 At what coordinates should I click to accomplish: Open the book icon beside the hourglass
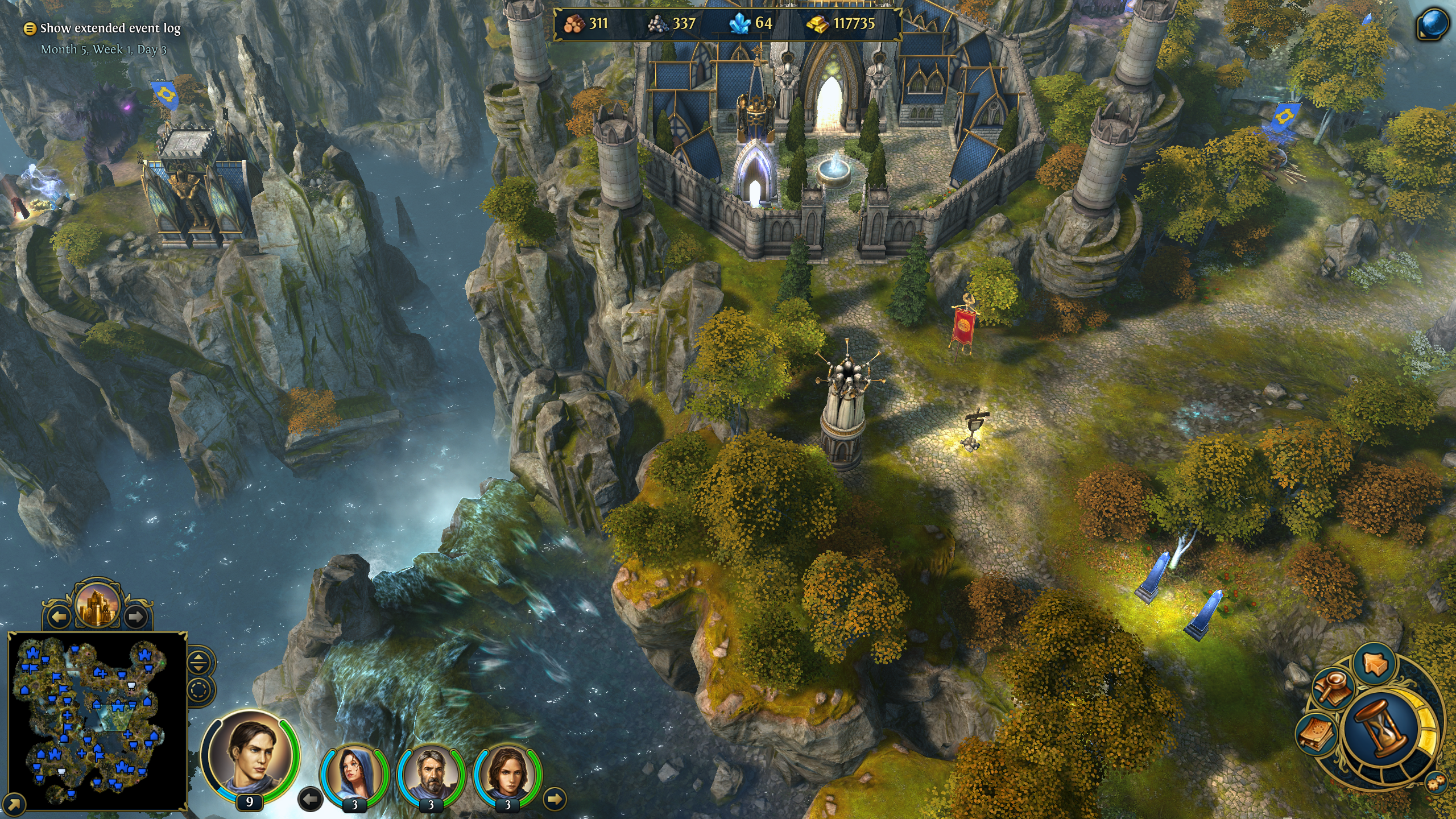(x=1316, y=734)
